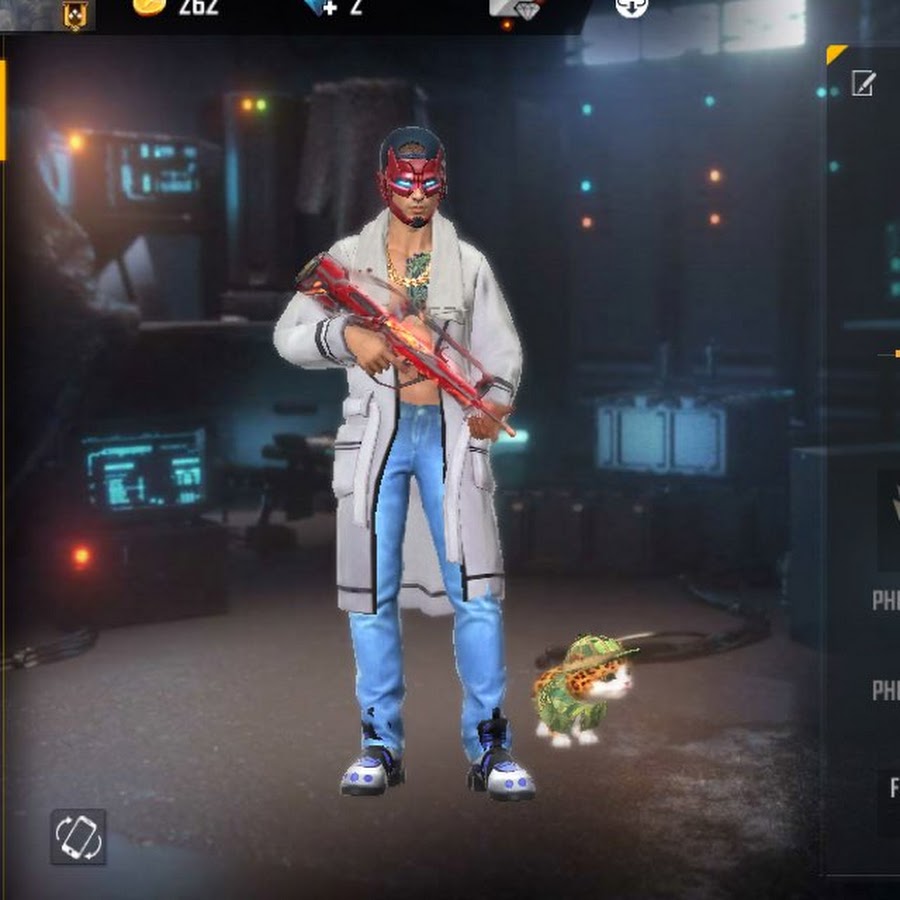Tap the rotate phone view button
This screenshot has height=900, width=900.
[78, 836]
